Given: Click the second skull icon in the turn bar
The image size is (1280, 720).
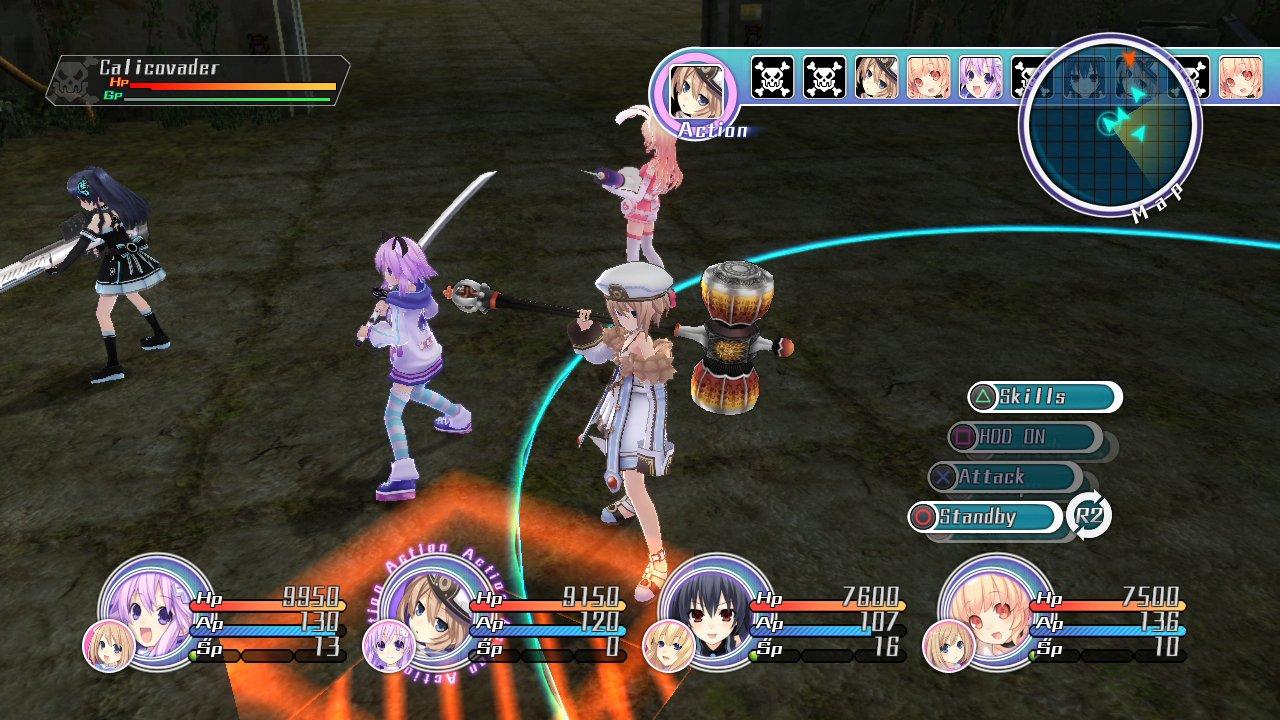Looking at the screenshot, I should point(827,78).
